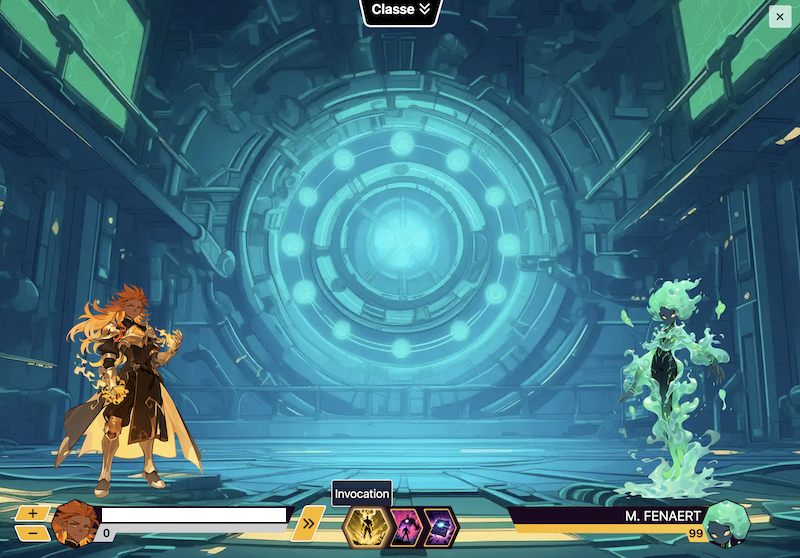800x558 pixels.
Task: Click the orange-haired player portrait
Action: point(73,522)
